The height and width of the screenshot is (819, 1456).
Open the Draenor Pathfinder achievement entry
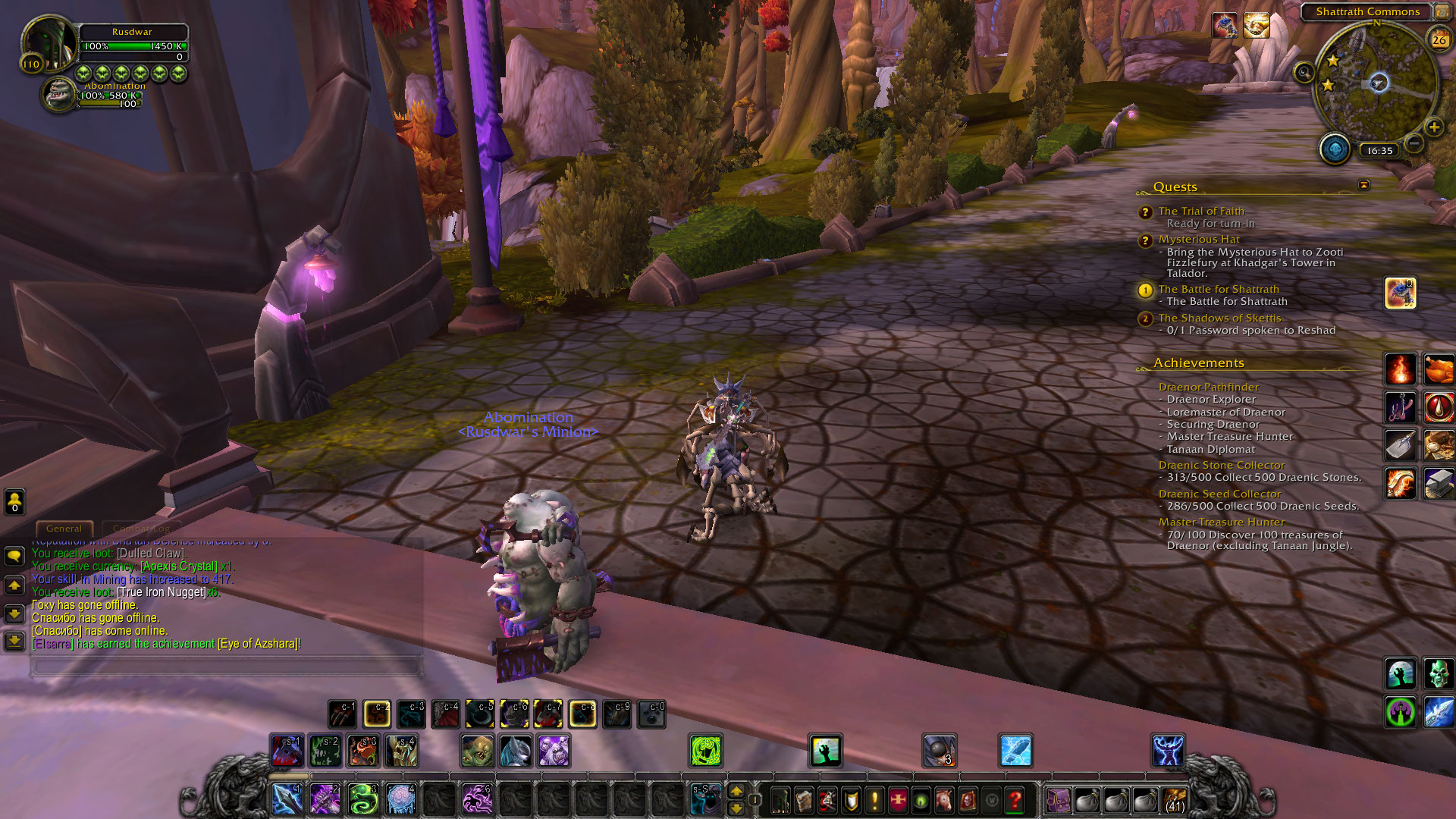1208,387
